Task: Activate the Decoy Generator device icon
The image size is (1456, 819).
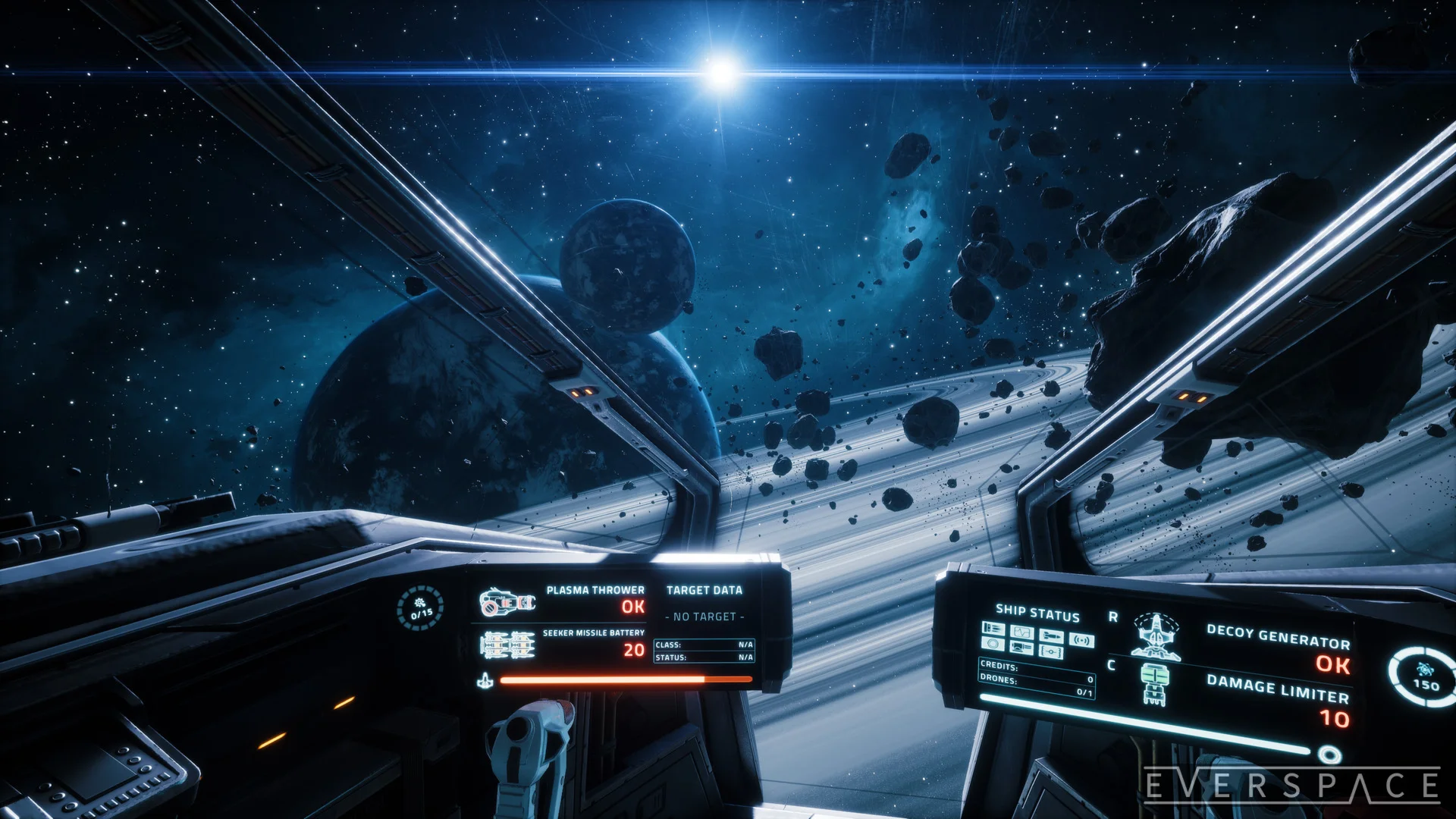Action: point(1155,635)
